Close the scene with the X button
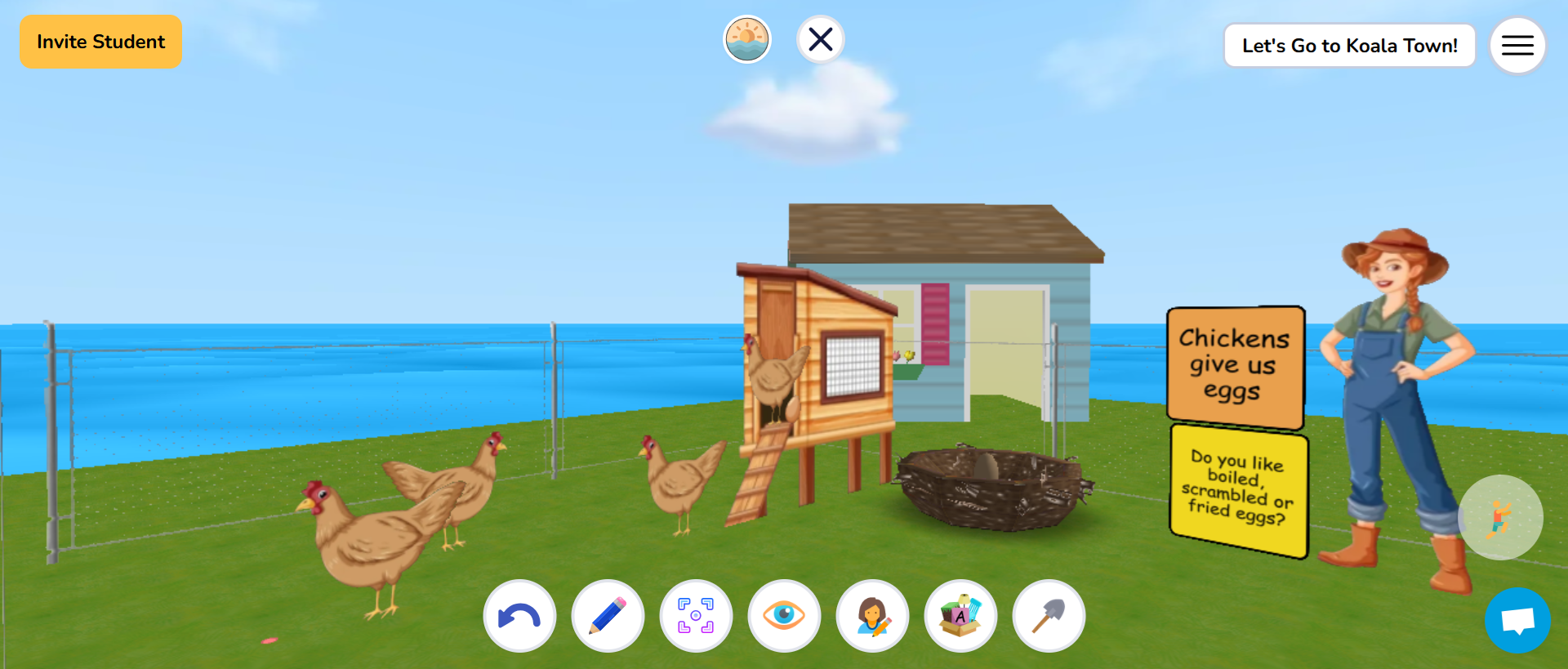Screen dimensions: 1568x669 [x=821, y=38]
